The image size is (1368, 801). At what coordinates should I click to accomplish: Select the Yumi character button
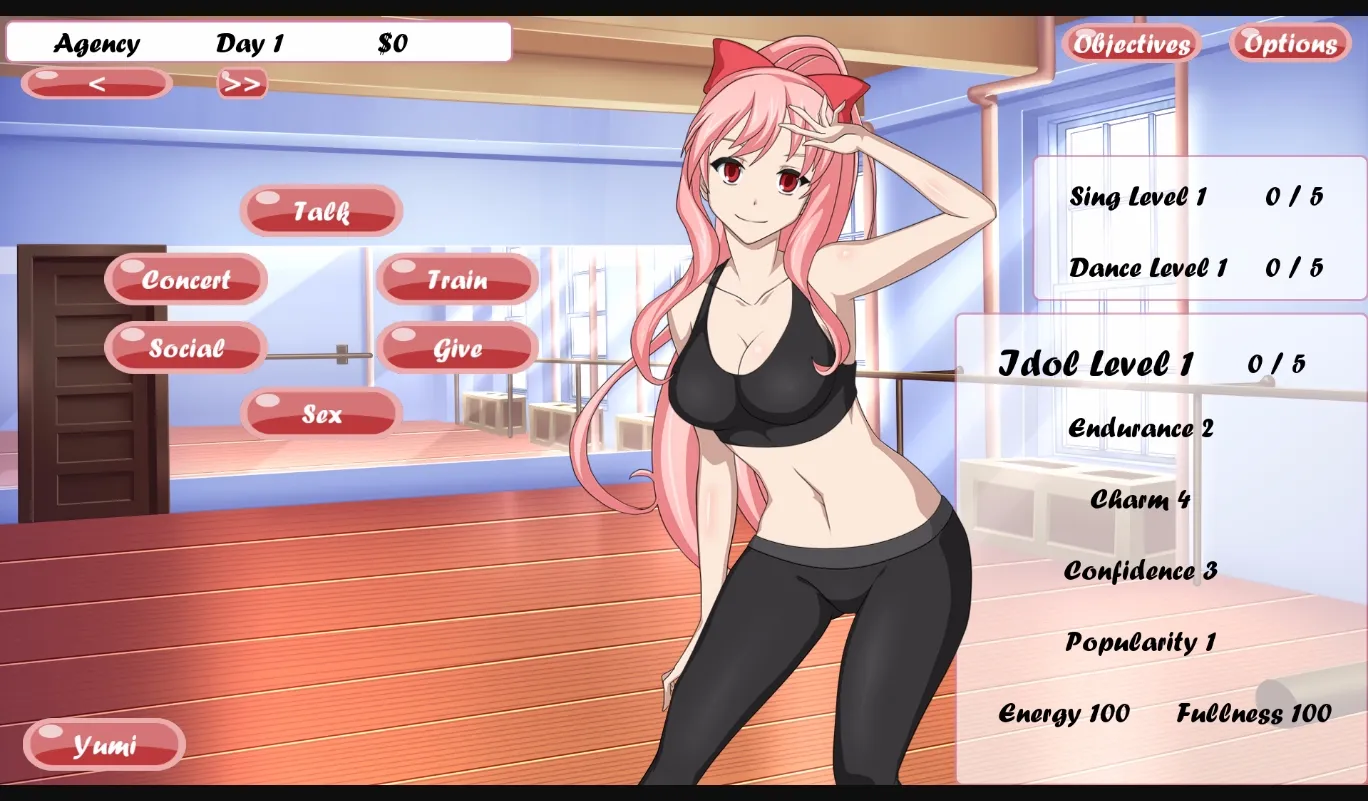[x=104, y=744]
